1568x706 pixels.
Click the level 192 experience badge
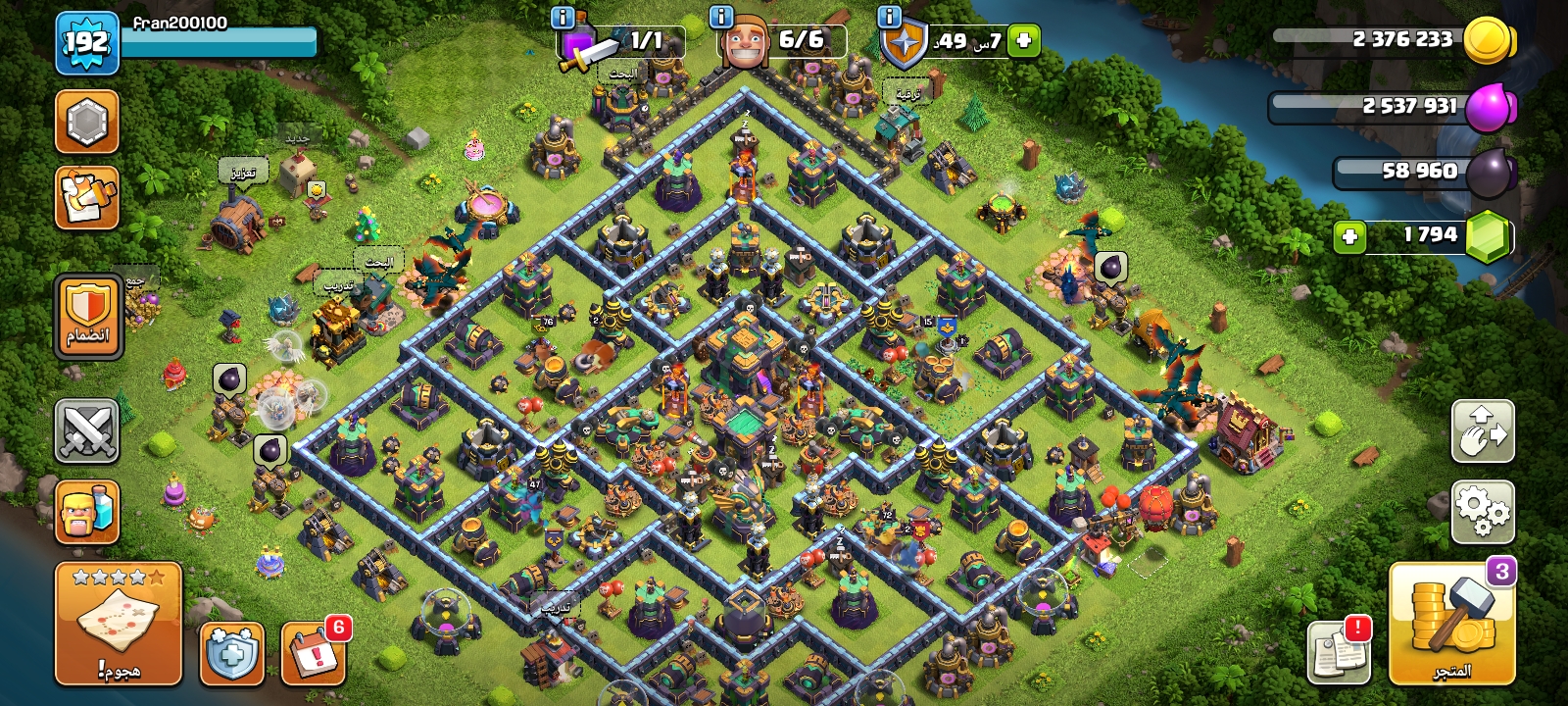[86, 42]
